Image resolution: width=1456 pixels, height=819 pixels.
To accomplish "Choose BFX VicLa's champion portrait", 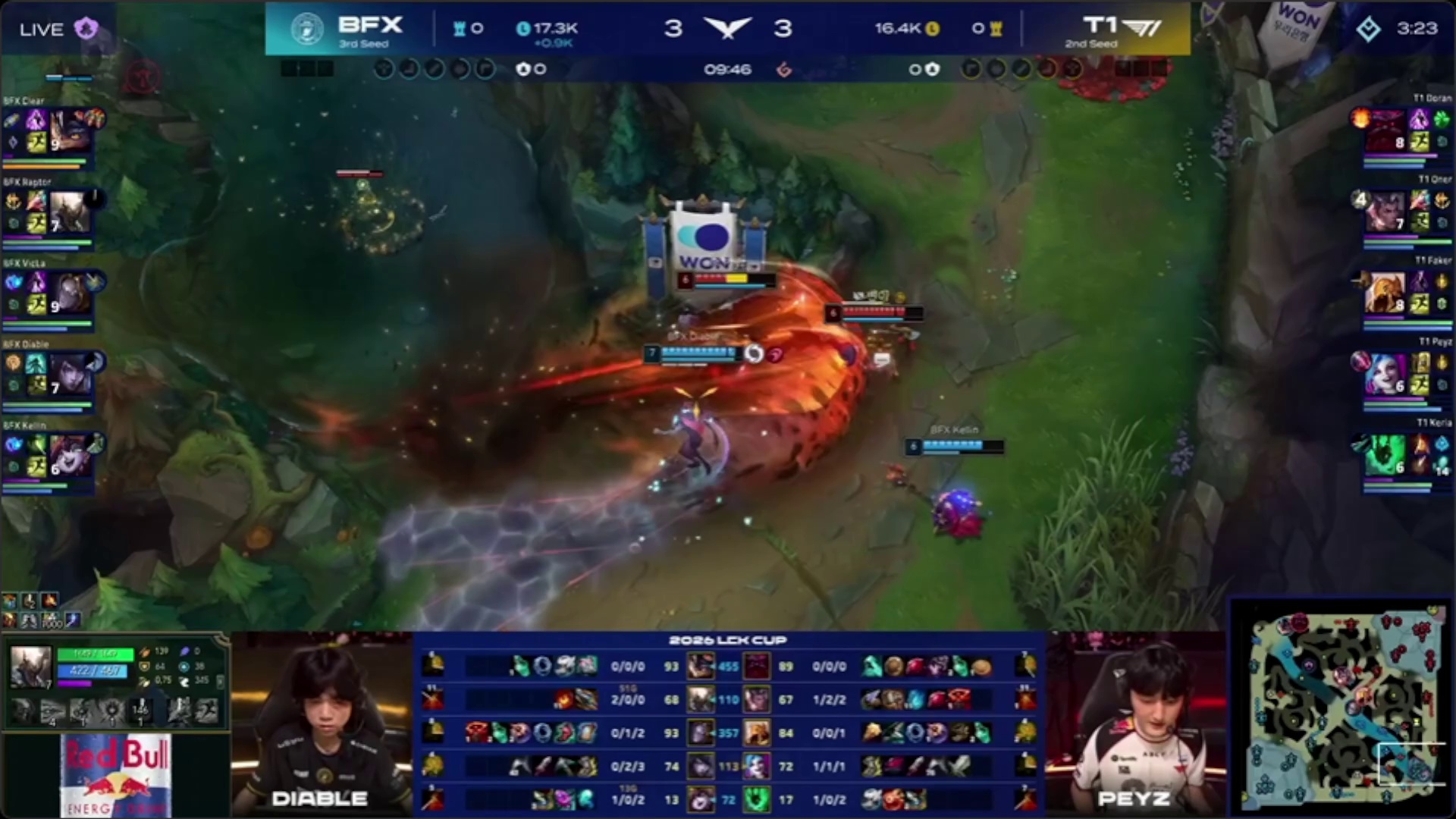I will coord(70,293).
